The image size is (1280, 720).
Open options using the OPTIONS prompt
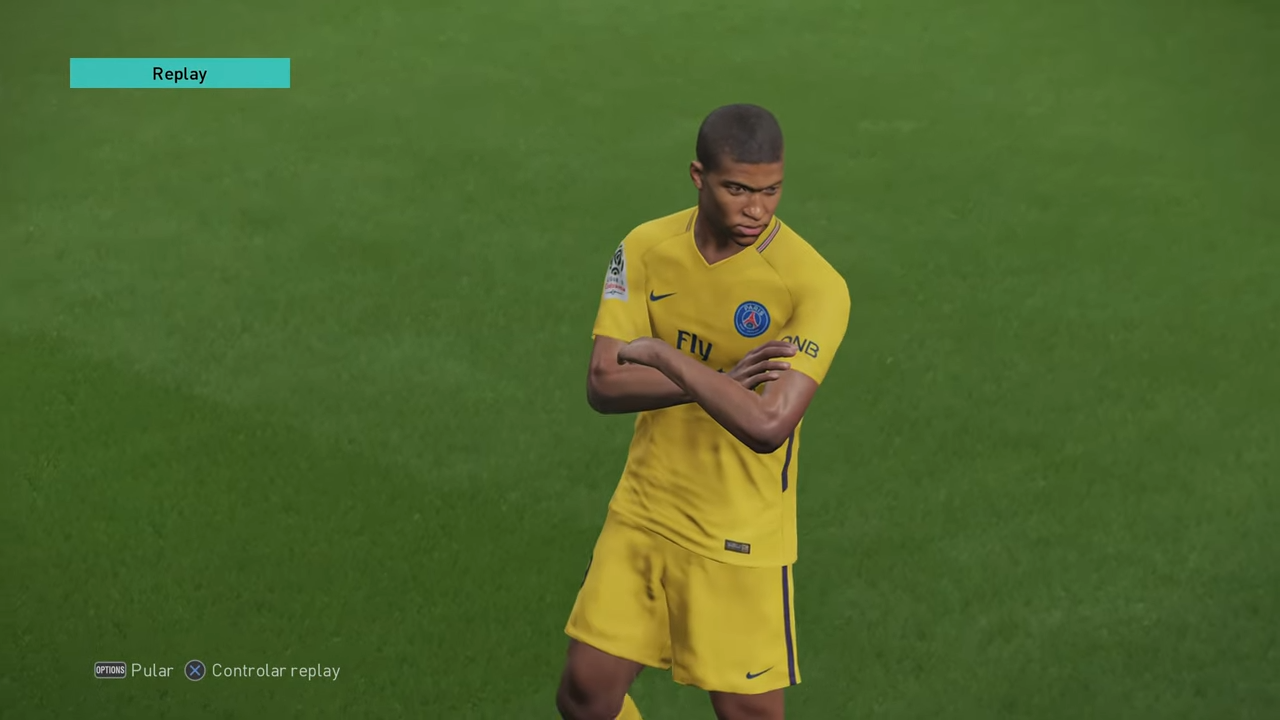coord(110,670)
